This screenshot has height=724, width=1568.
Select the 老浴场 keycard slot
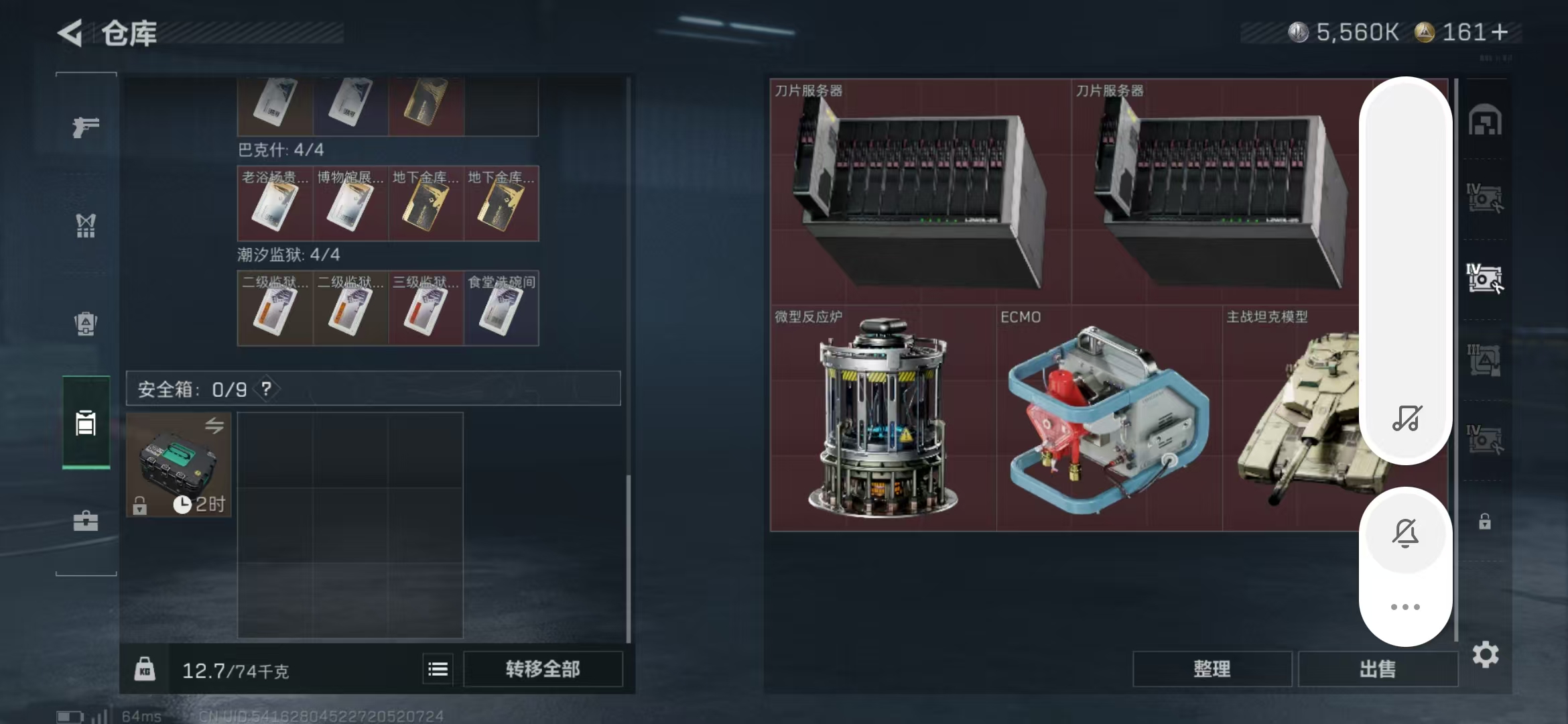coord(275,203)
